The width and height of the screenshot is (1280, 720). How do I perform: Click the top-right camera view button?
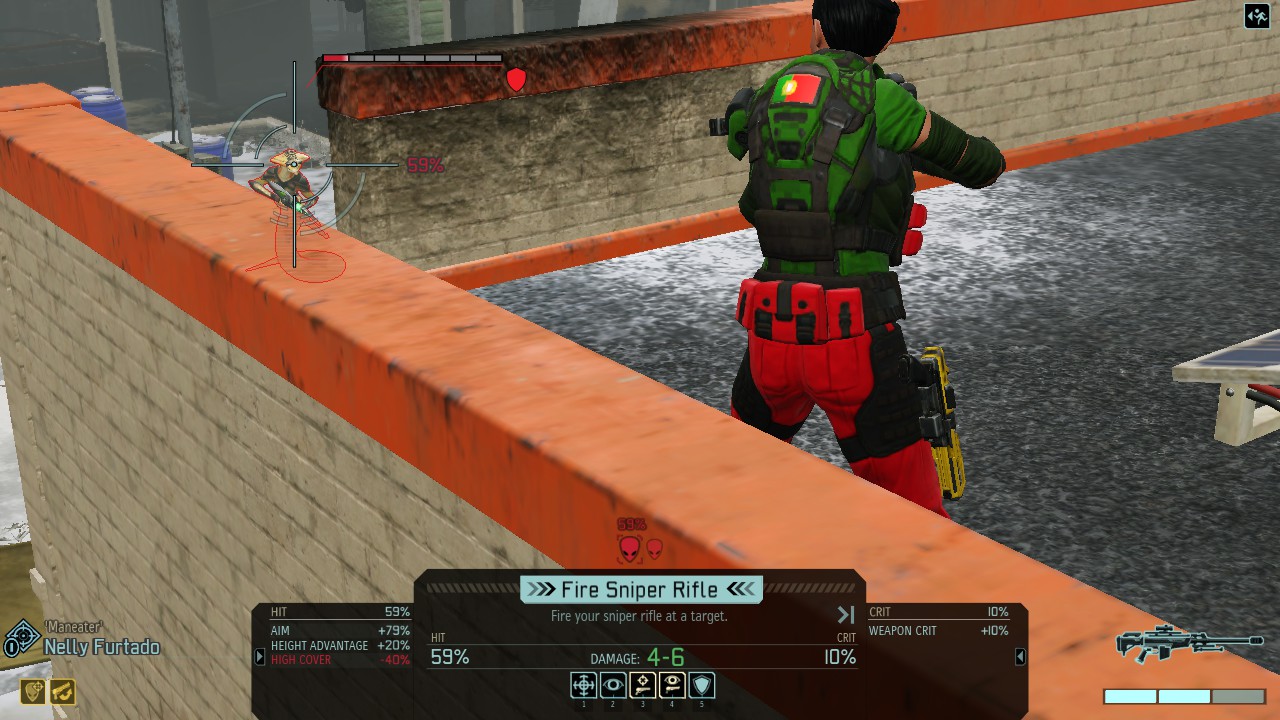point(1257,16)
